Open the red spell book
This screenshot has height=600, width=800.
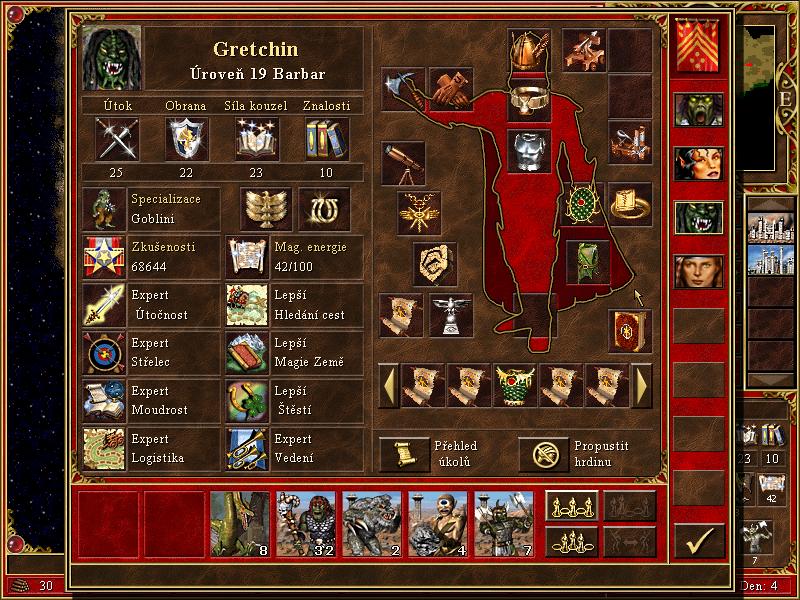click(629, 330)
